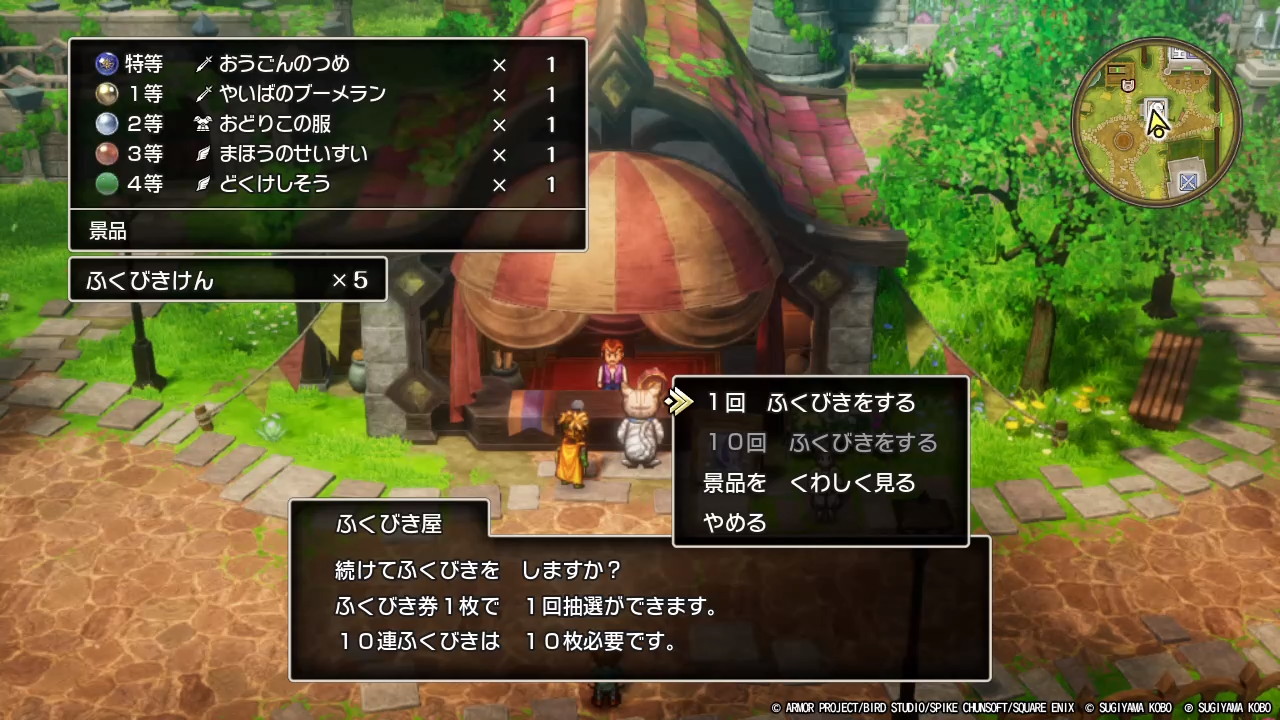Screen dimensions: 1280x720
Task: Pick the 4等 どくけしそう prize row
Action: [x=326, y=185]
